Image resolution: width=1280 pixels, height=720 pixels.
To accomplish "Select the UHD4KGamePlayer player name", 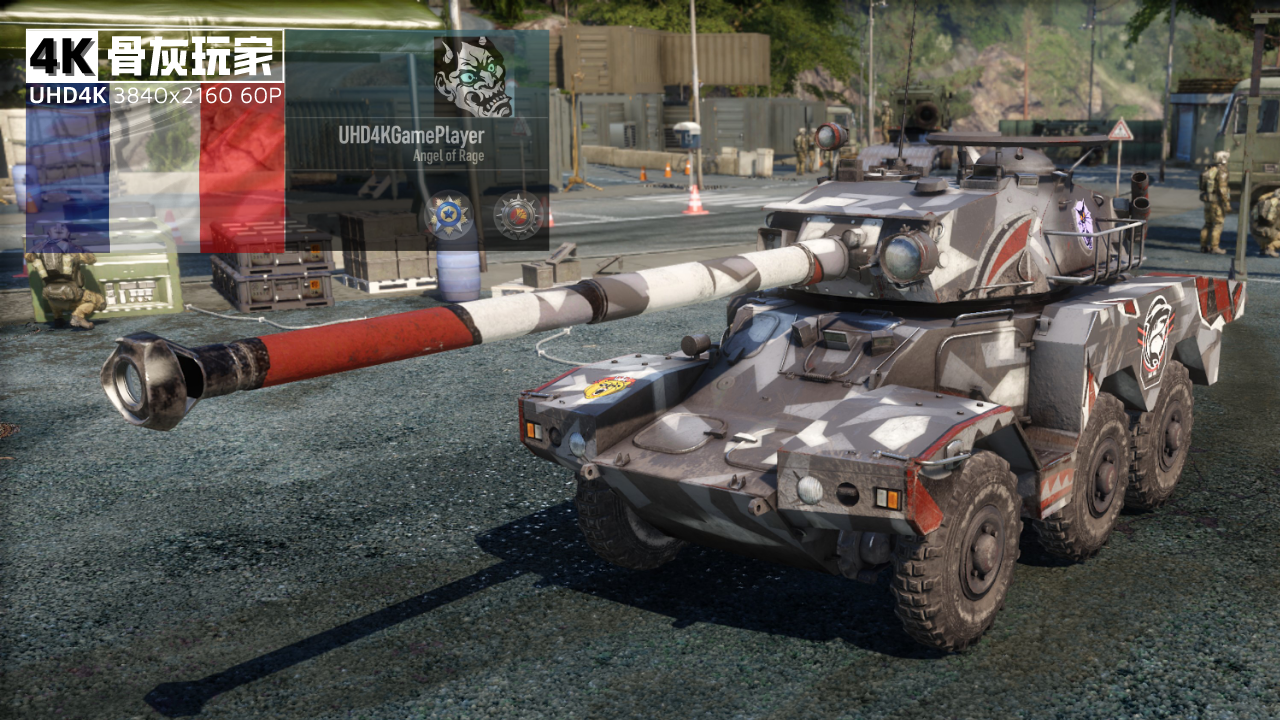I will tap(411, 135).
